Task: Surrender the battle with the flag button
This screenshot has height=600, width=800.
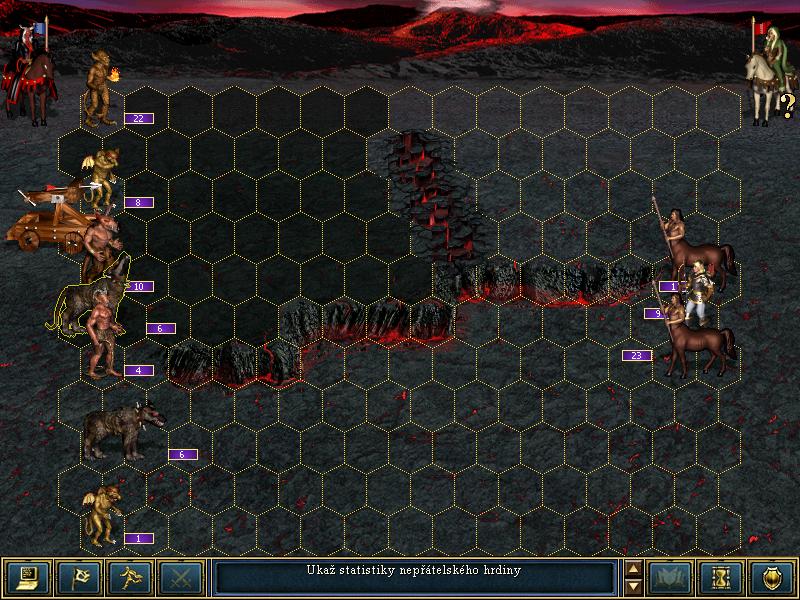Action: 79,577
